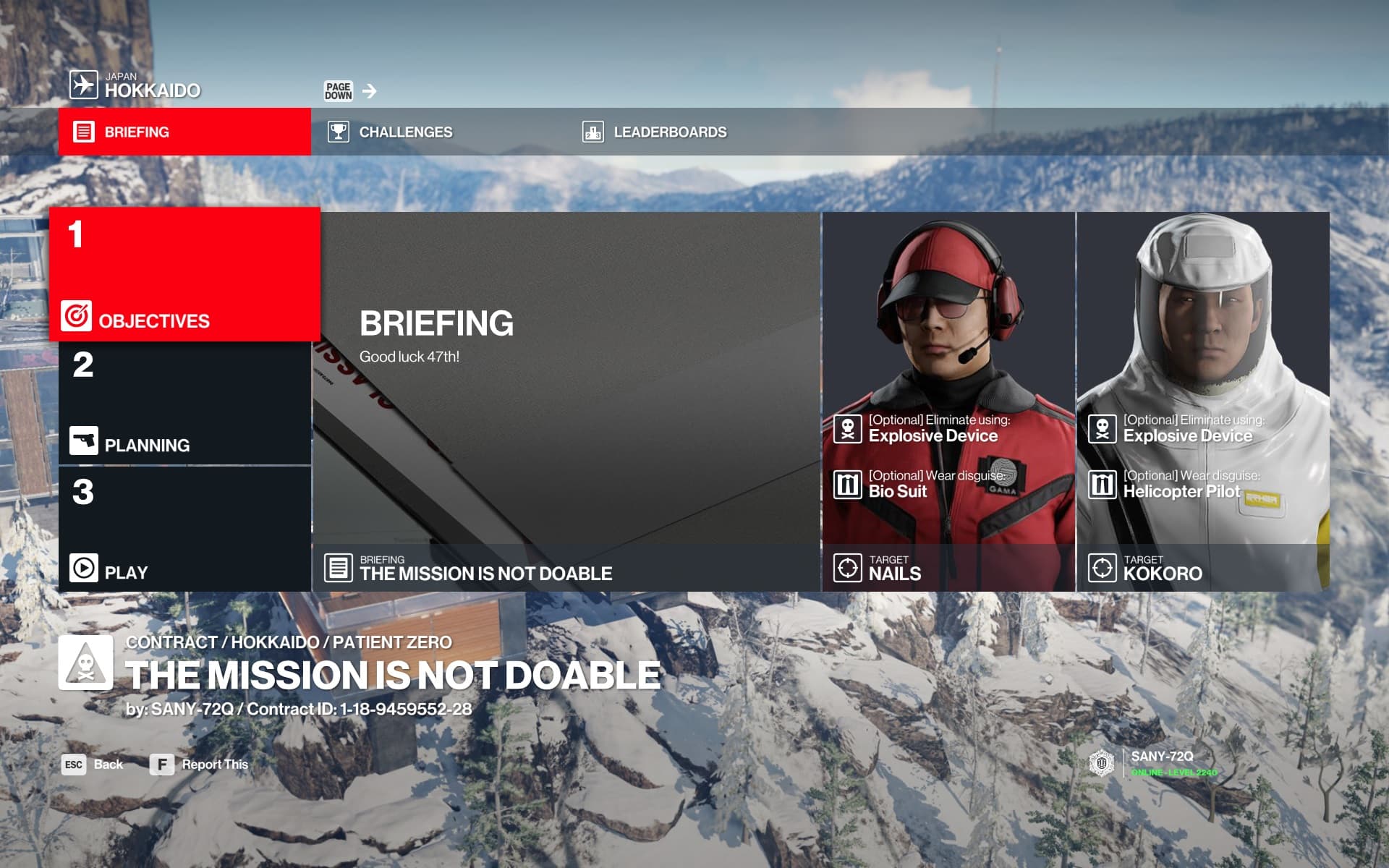The image size is (1389, 868).
Task: Click the next page arrow
Action: (x=370, y=91)
